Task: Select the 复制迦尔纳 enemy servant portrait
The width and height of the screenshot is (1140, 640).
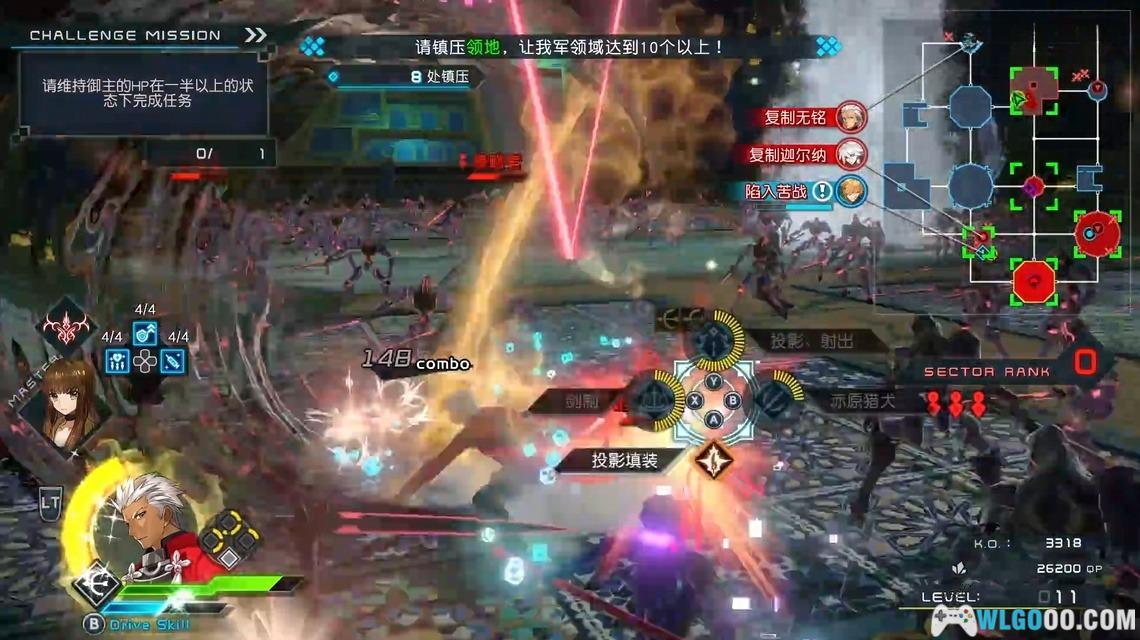Action: pos(851,154)
